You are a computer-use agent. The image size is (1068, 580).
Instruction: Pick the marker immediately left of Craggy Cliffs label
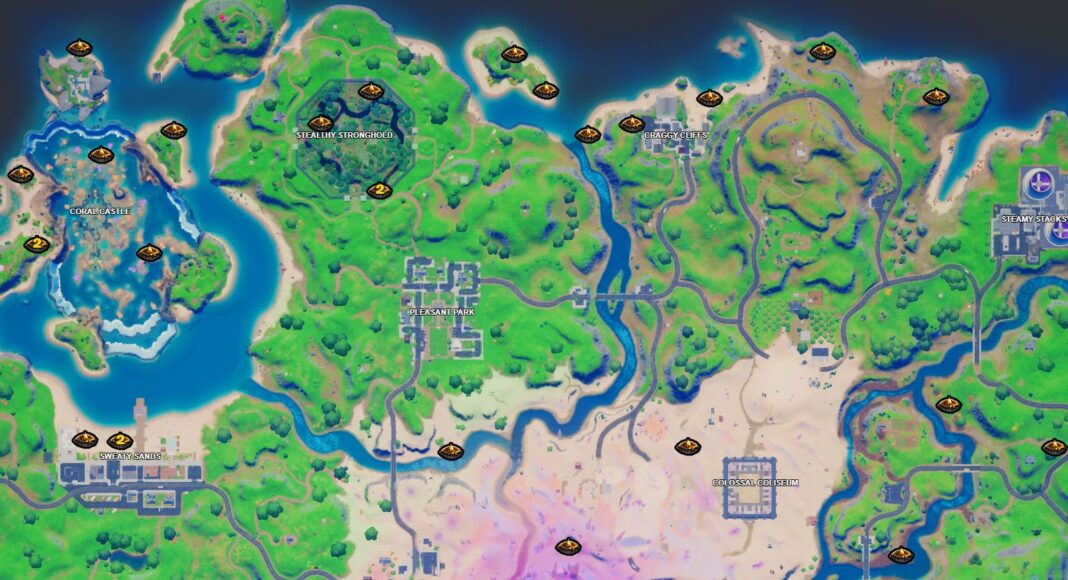(x=631, y=124)
